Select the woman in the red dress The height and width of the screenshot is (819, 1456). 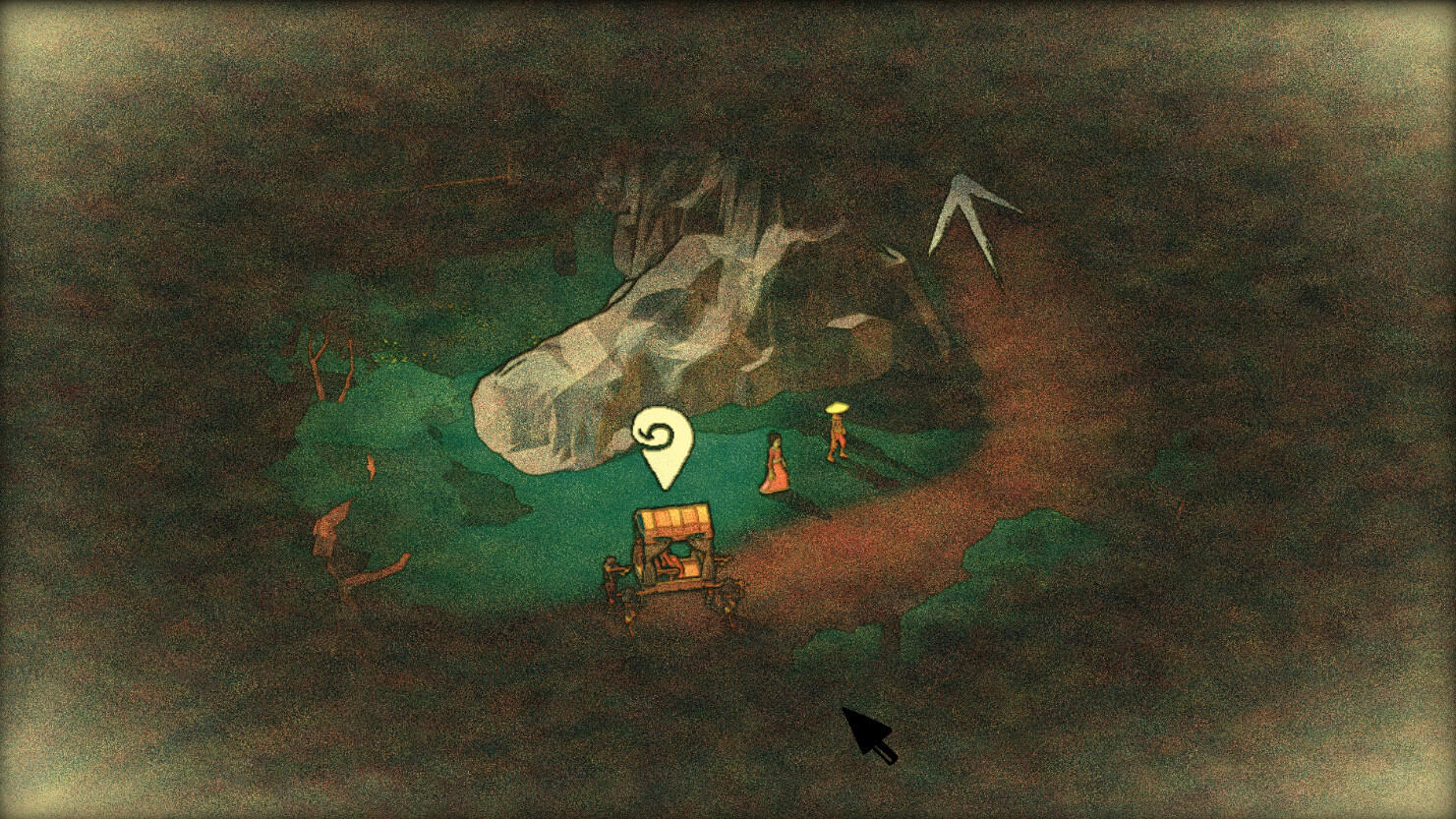777,462
